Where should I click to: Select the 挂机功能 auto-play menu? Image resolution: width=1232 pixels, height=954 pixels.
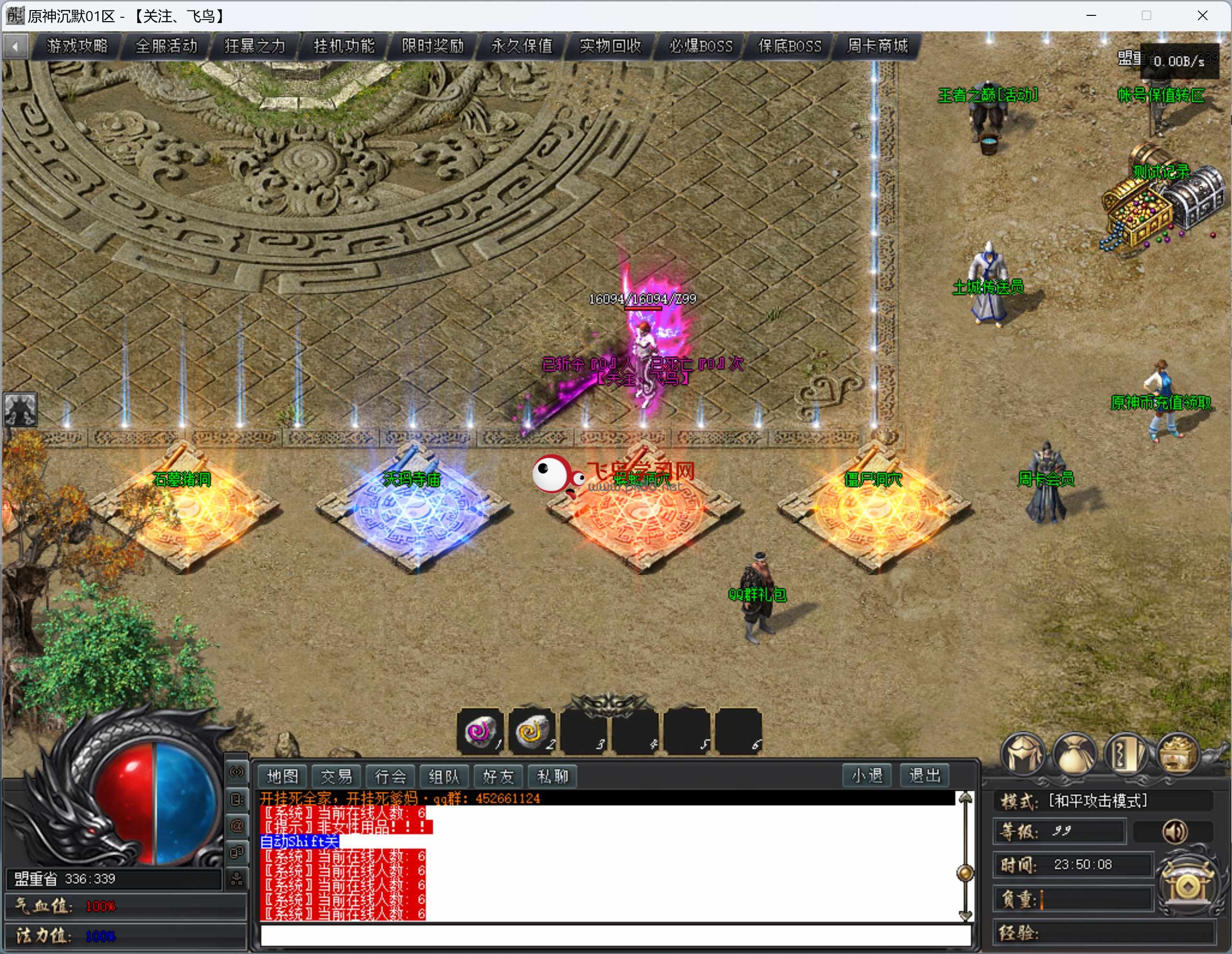pyautogui.click(x=344, y=46)
